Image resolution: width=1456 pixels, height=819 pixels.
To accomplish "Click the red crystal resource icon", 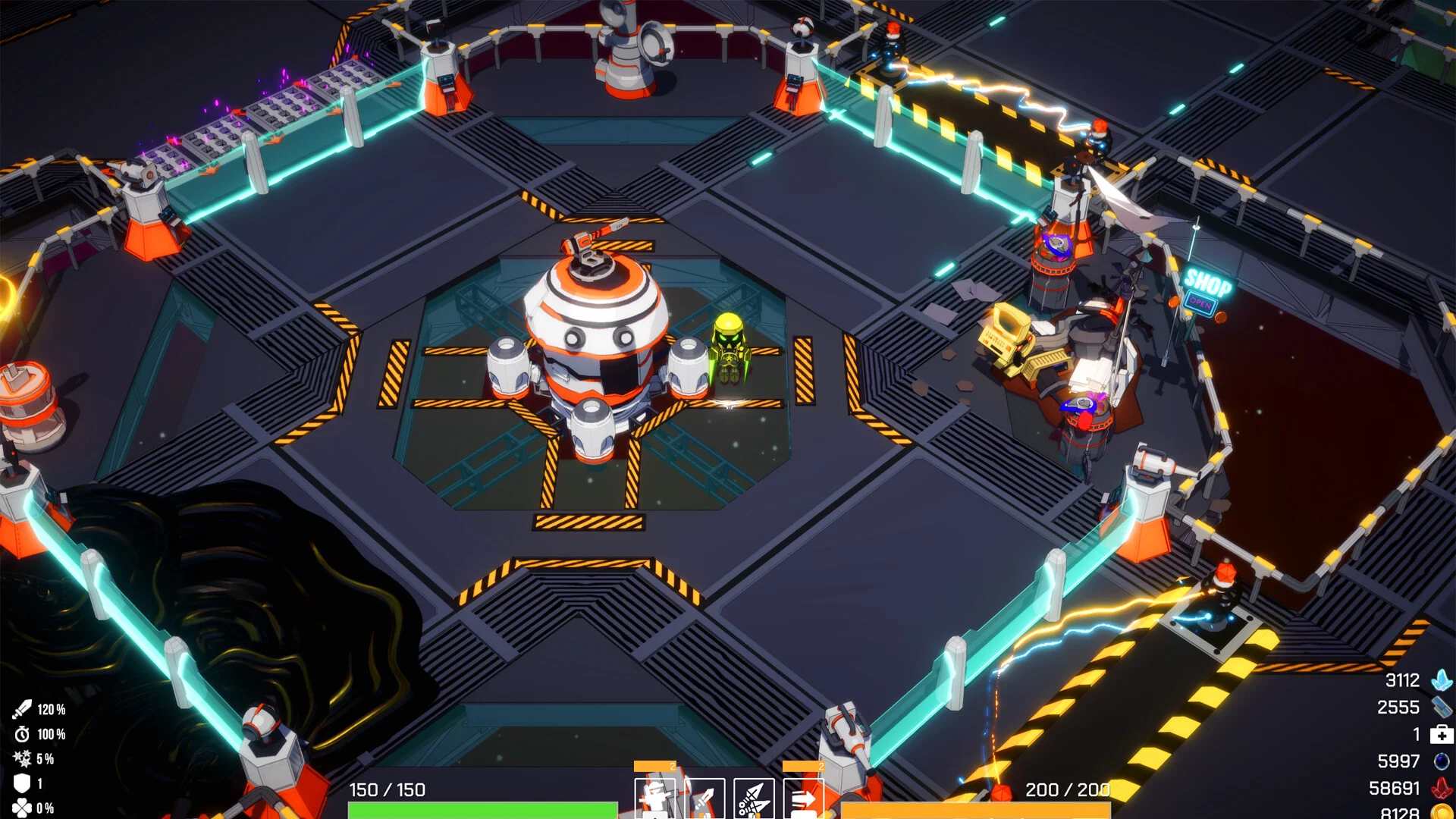I will [1442, 789].
